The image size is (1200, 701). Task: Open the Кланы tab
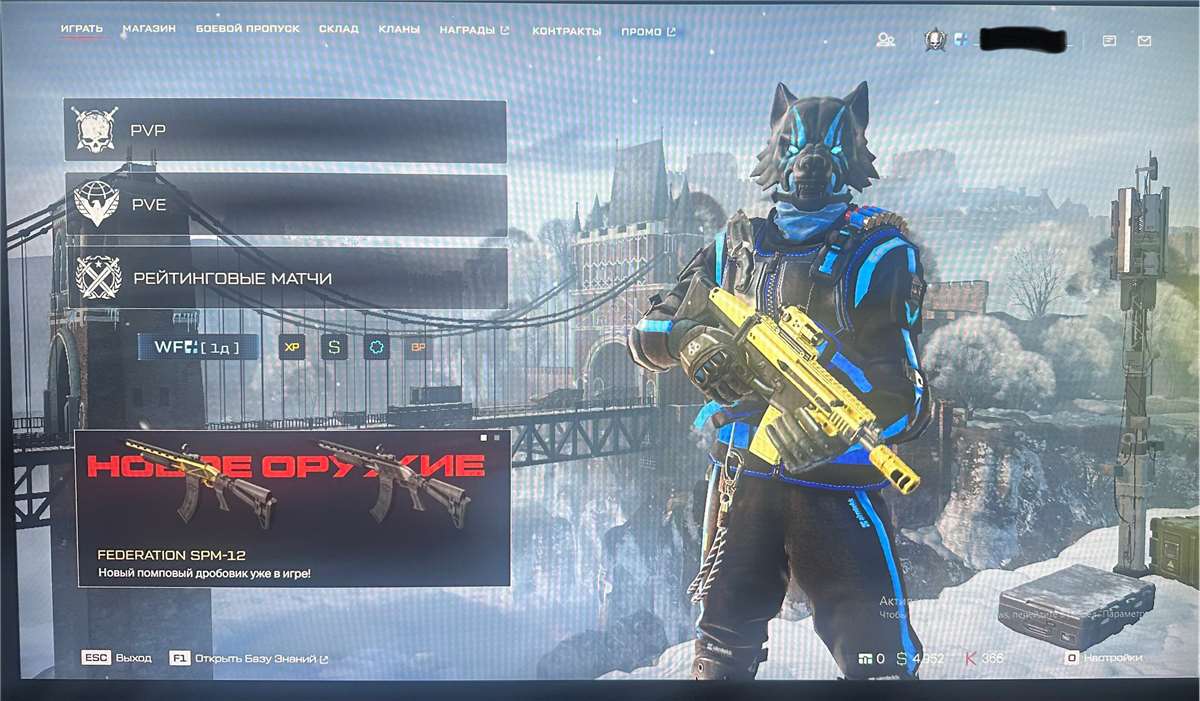[399, 31]
